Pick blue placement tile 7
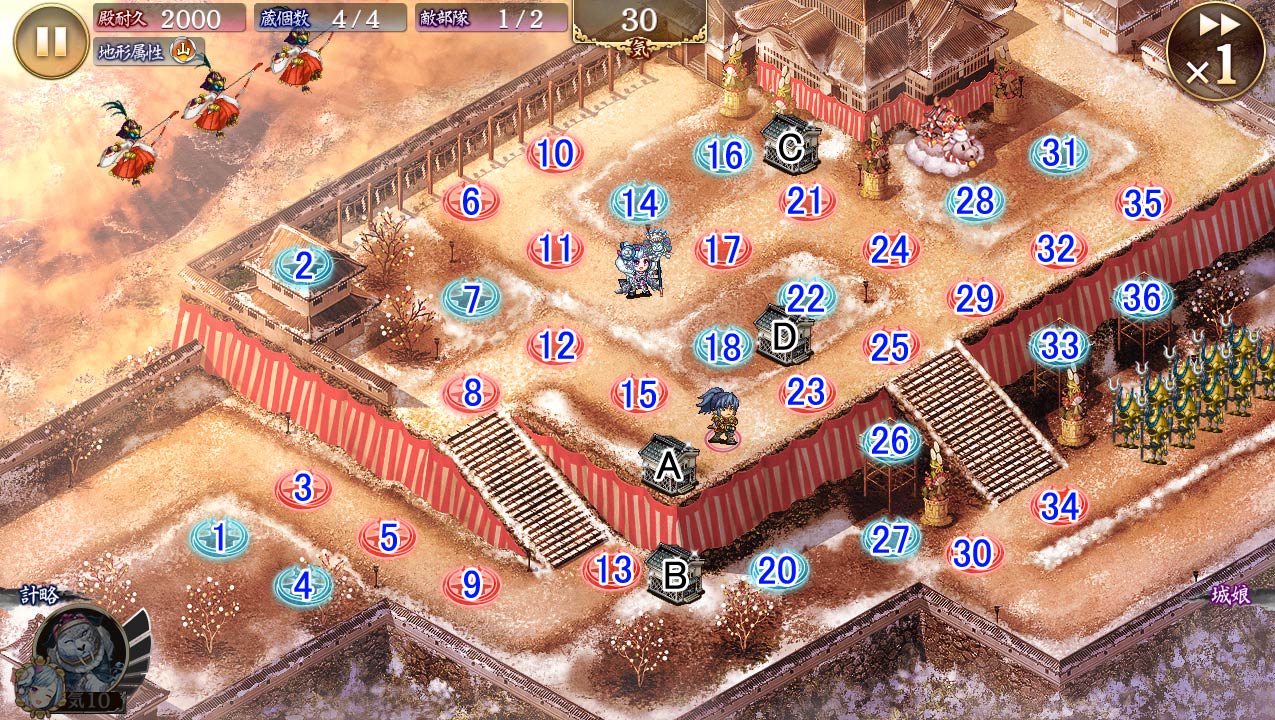Viewport: 1275px width, 720px height. click(471, 298)
